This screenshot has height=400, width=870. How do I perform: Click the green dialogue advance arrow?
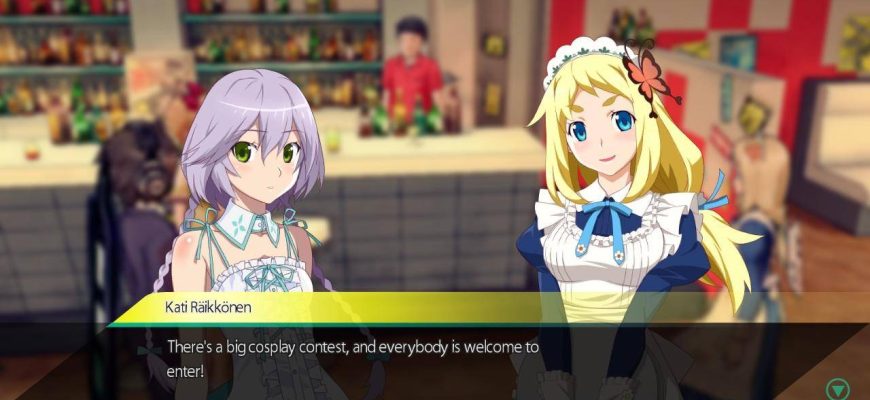pos(836,388)
